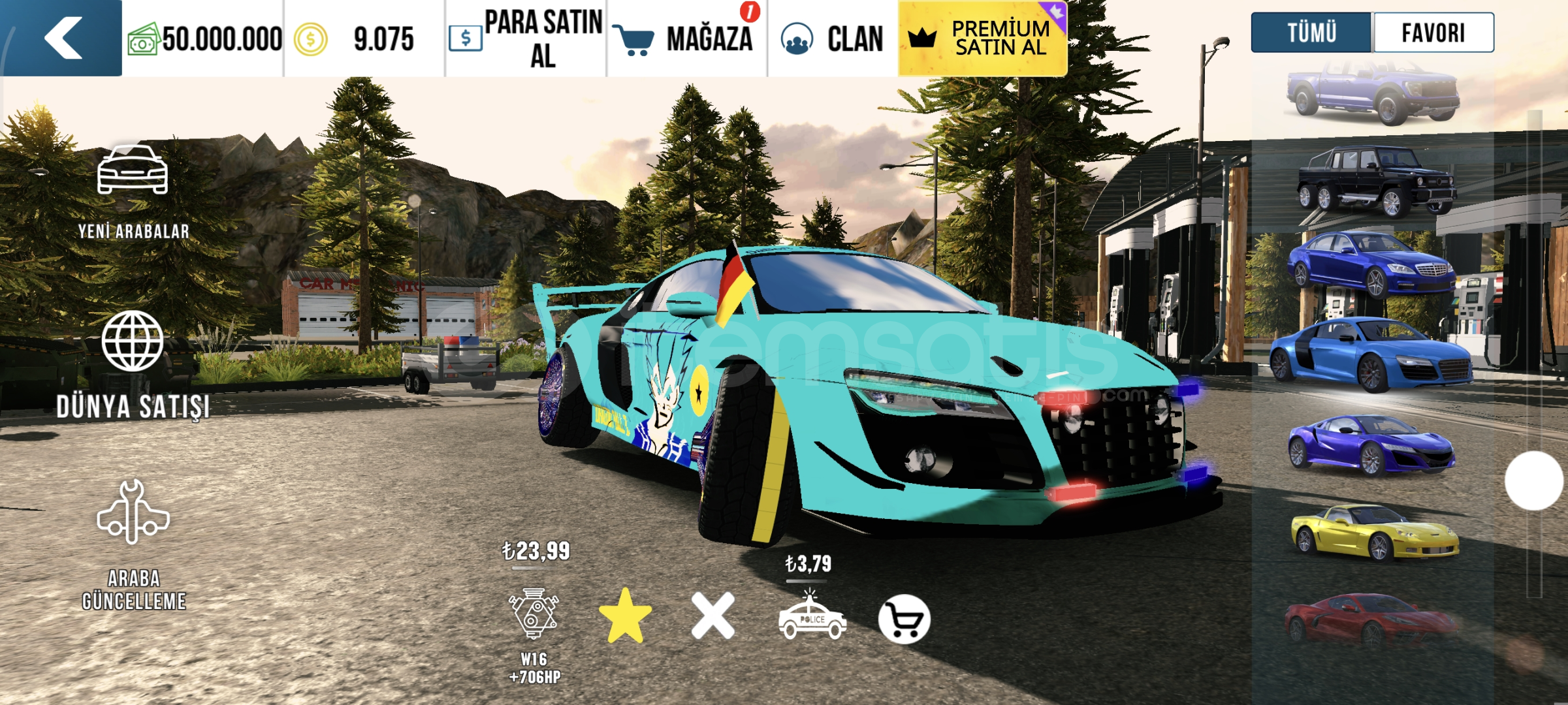The width and height of the screenshot is (1568, 705).
Task: Mark car as favorite with star
Action: pyautogui.click(x=625, y=616)
